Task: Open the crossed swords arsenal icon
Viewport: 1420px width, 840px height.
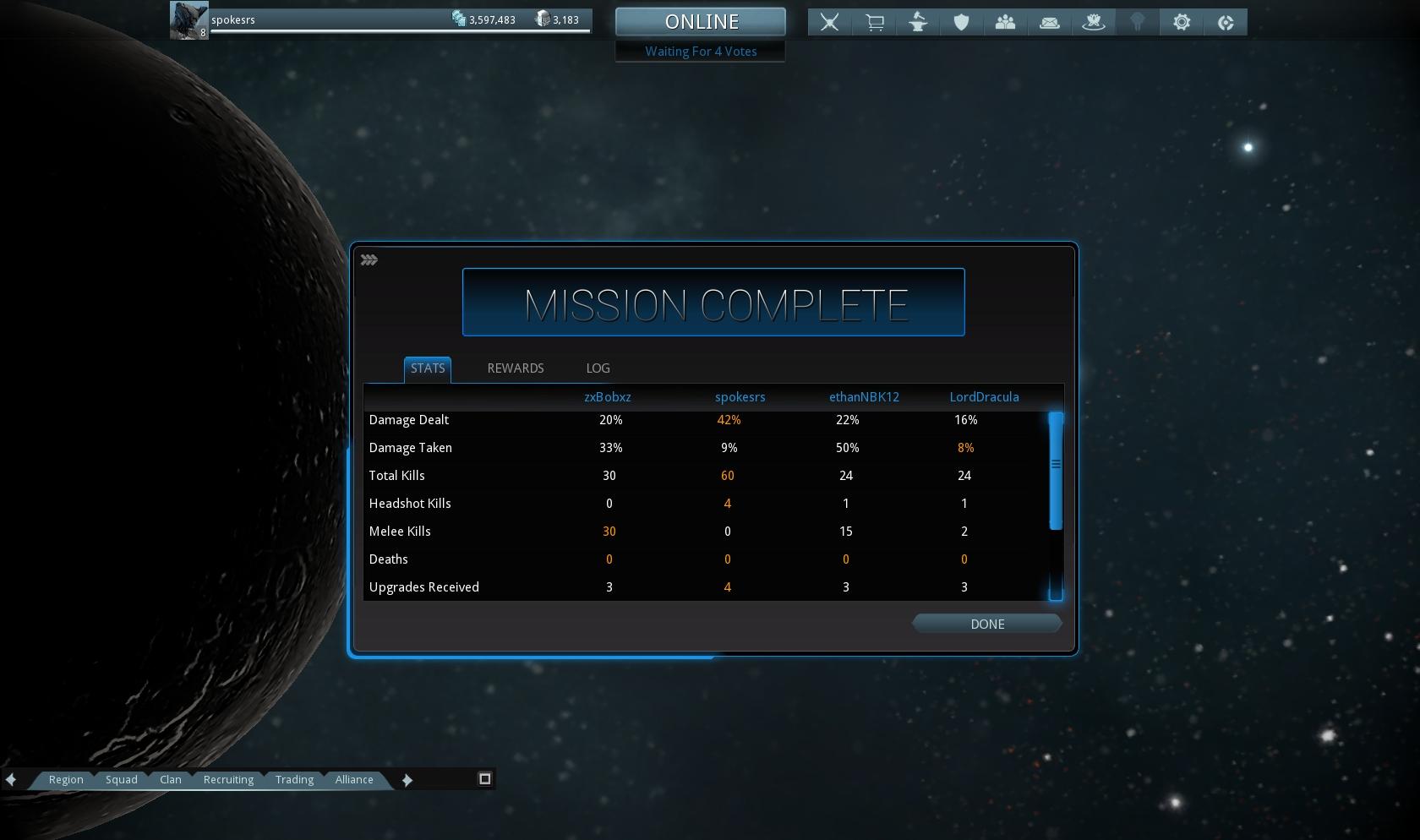Action: (x=830, y=22)
